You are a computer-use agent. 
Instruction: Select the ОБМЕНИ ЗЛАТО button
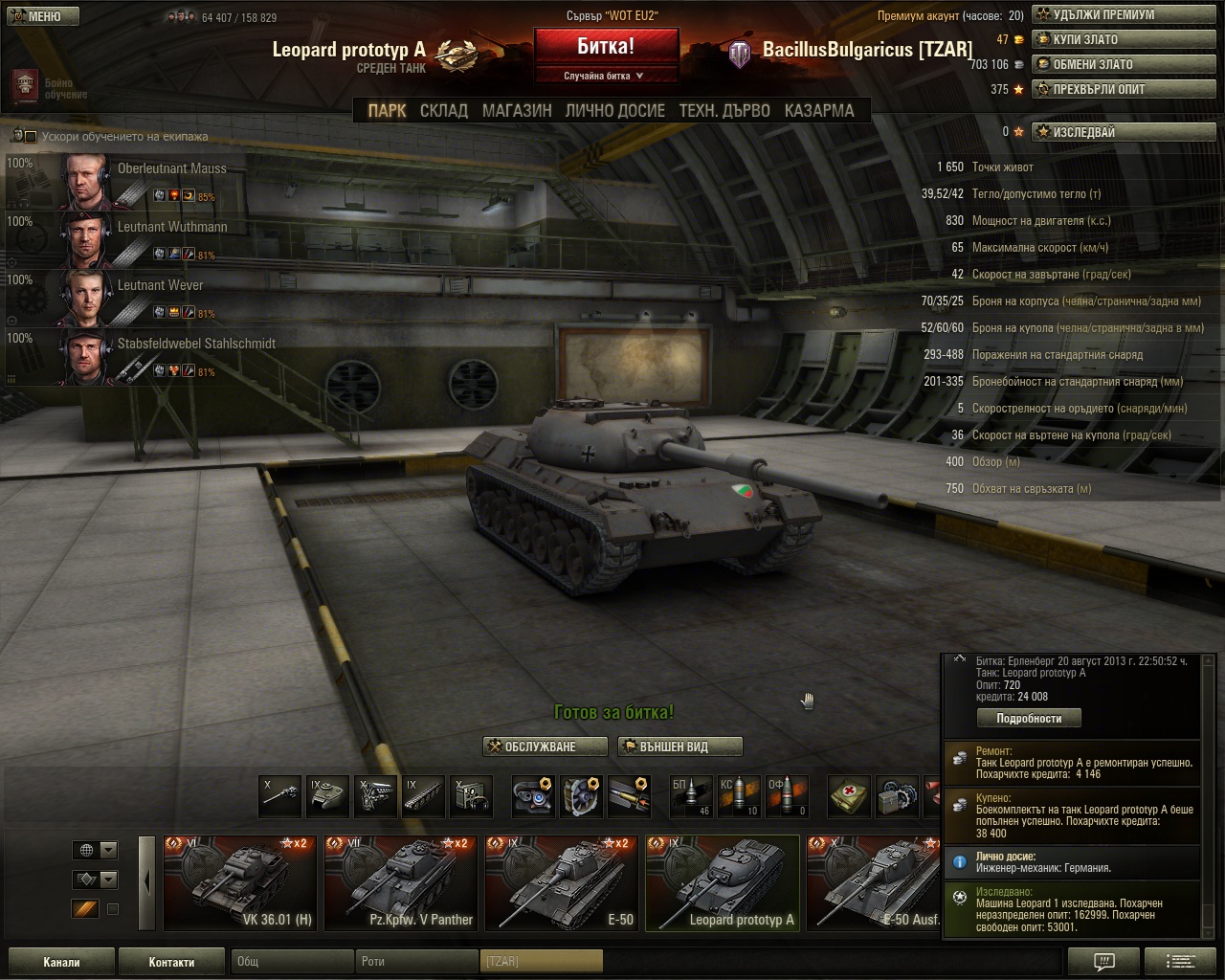pyautogui.click(x=1124, y=65)
